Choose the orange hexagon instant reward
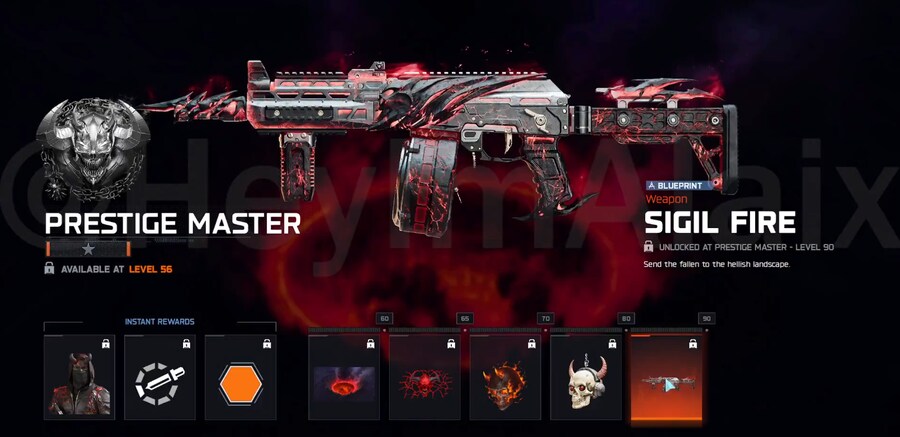 [240, 377]
